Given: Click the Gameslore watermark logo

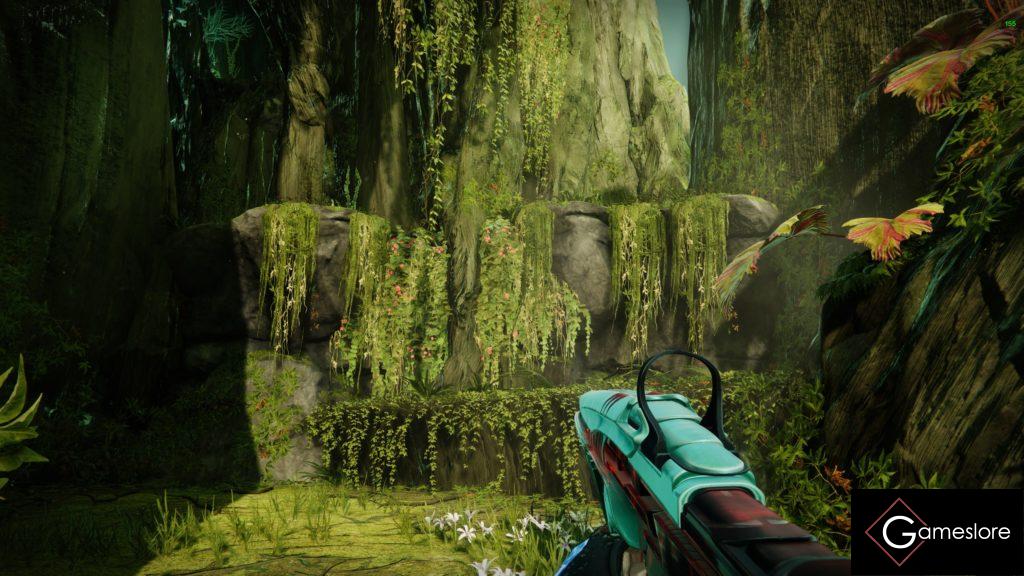Looking at the screenshot, I should pyautogui.click(x=936, y=531).
